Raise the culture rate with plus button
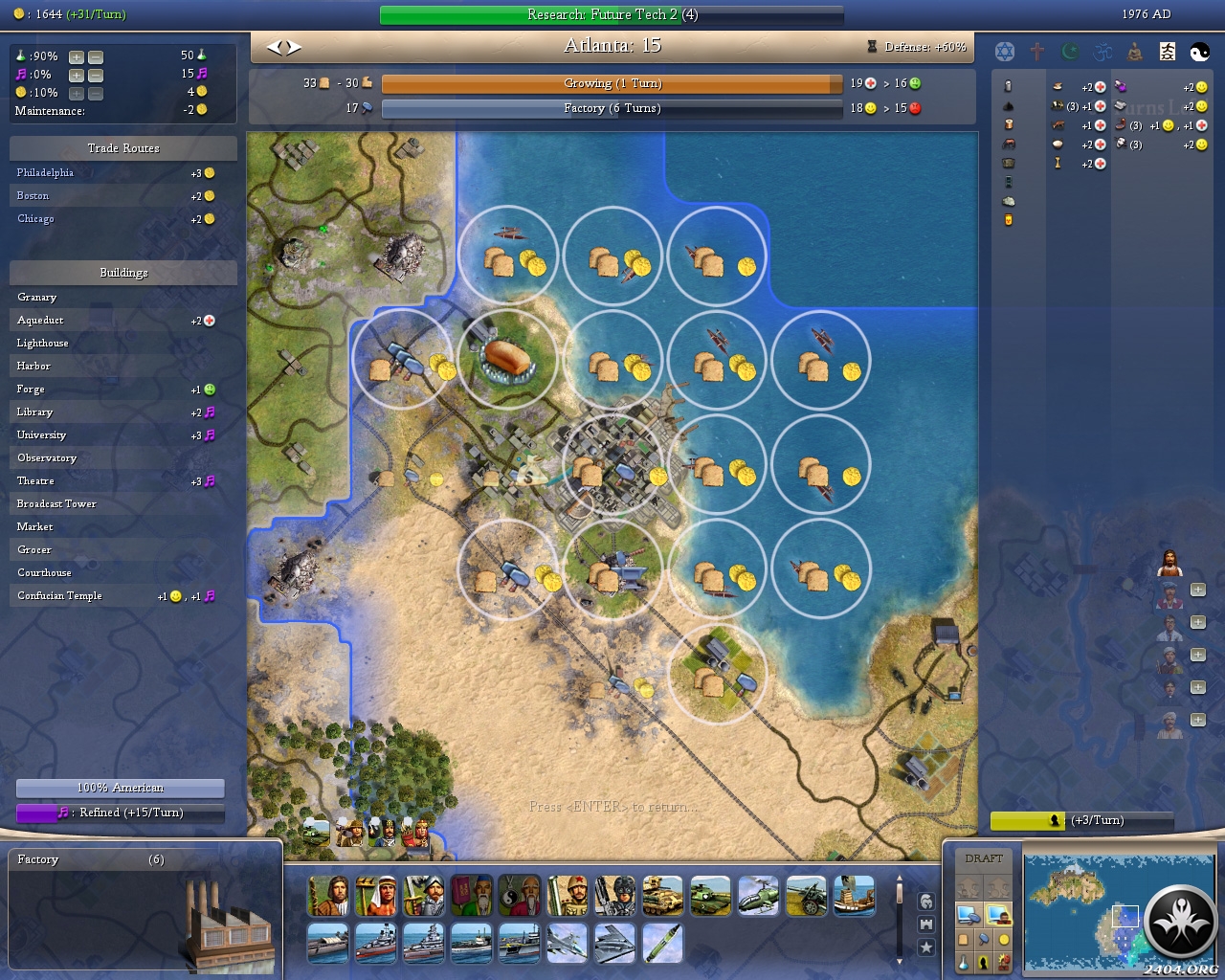 pos(77,75)
